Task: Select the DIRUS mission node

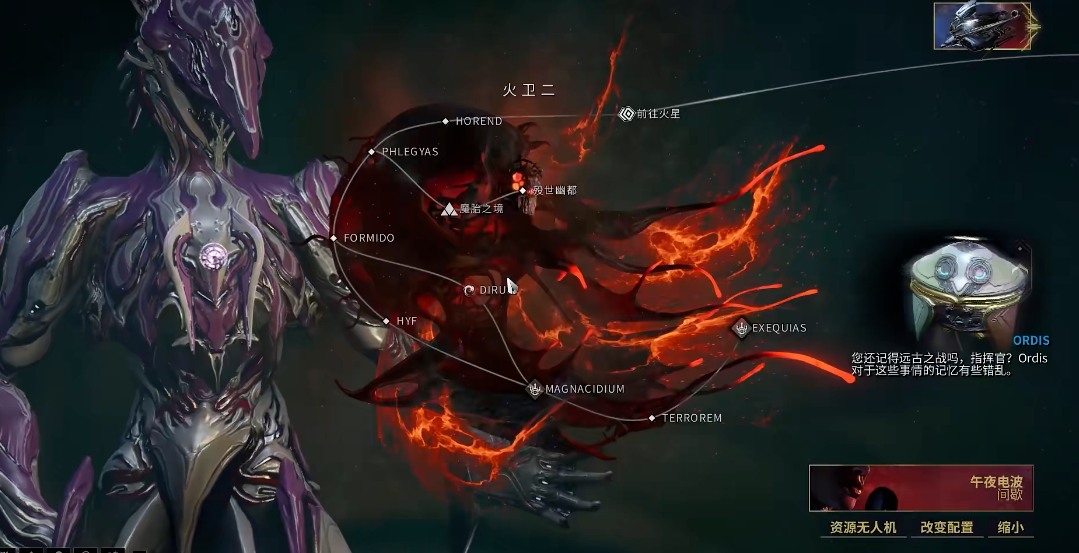Action: (x=470, y=290)
